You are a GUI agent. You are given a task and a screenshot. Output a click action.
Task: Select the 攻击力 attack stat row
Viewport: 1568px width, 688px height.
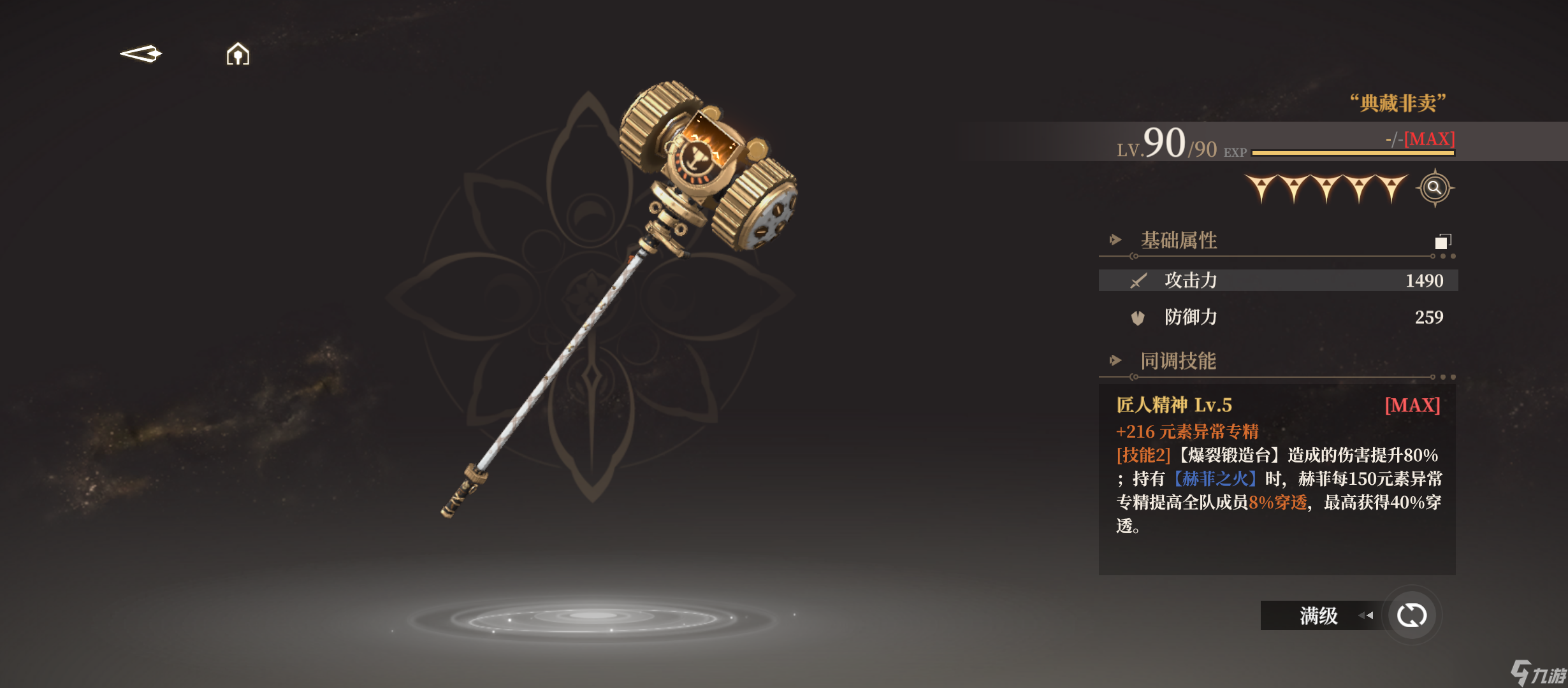tap(1277, 280)
